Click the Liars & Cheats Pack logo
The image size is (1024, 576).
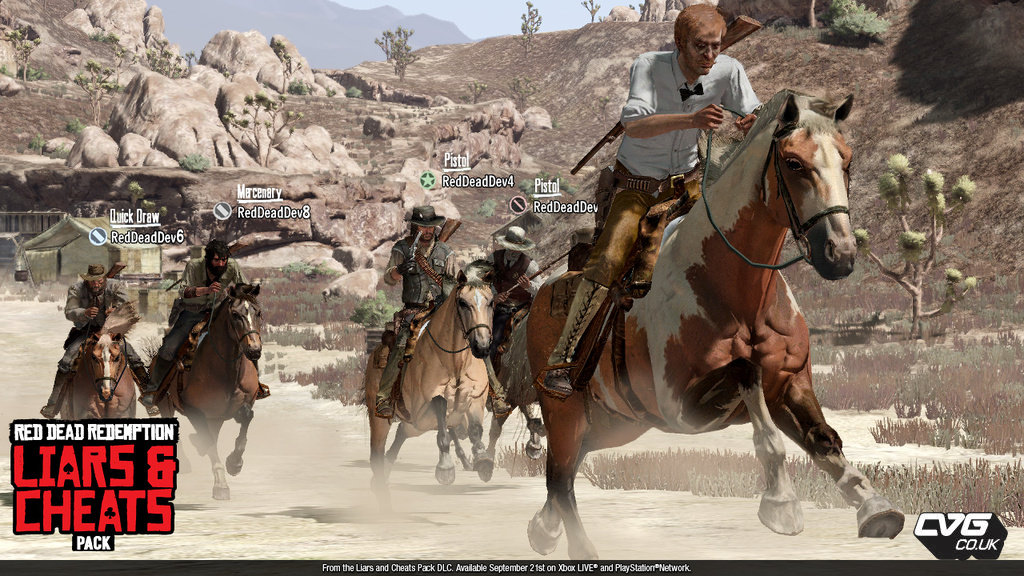click(94, 485)
